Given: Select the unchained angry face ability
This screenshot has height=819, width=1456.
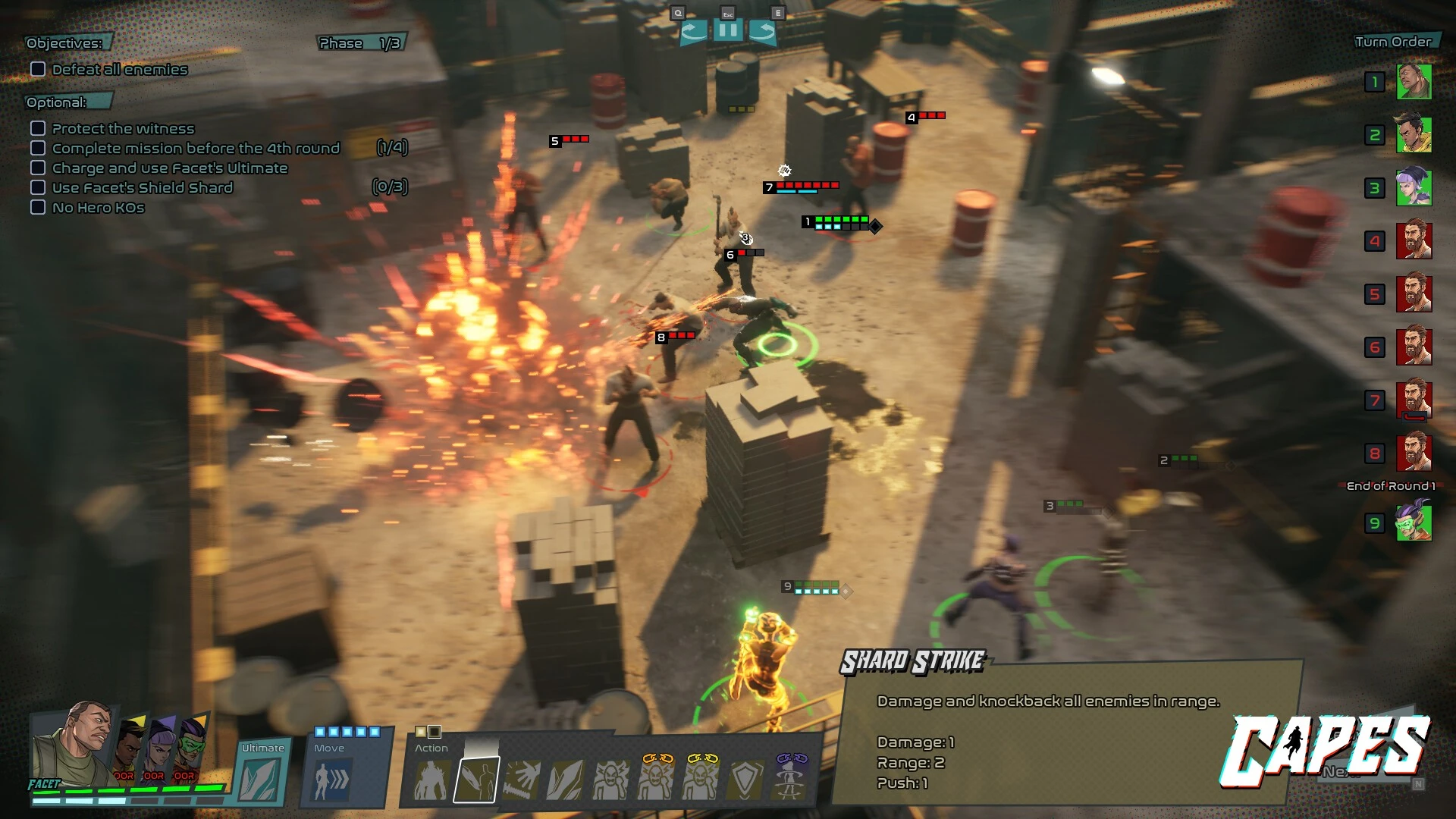Looking at the screenshot, I should click(x=610, y=780).
